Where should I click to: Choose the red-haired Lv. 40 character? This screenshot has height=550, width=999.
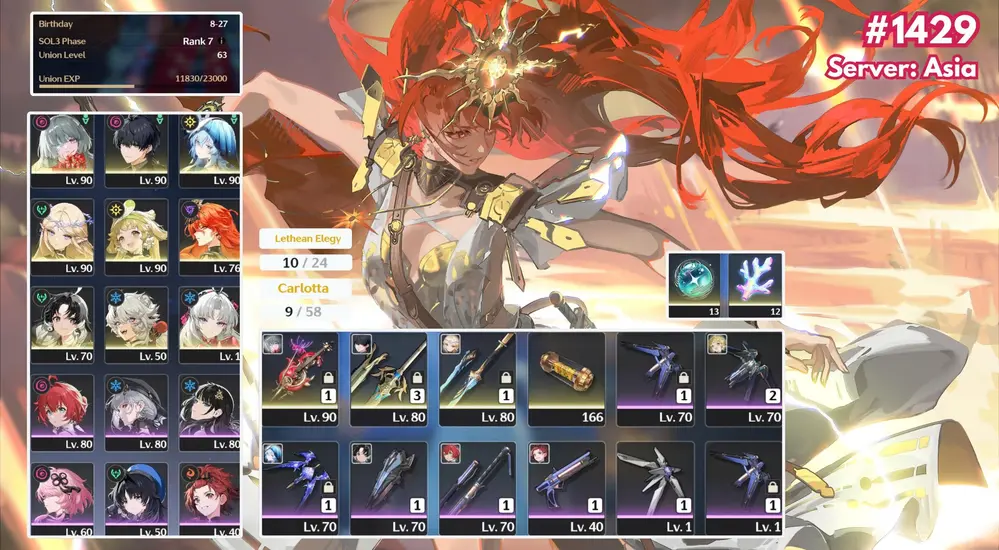pos(209,497)
